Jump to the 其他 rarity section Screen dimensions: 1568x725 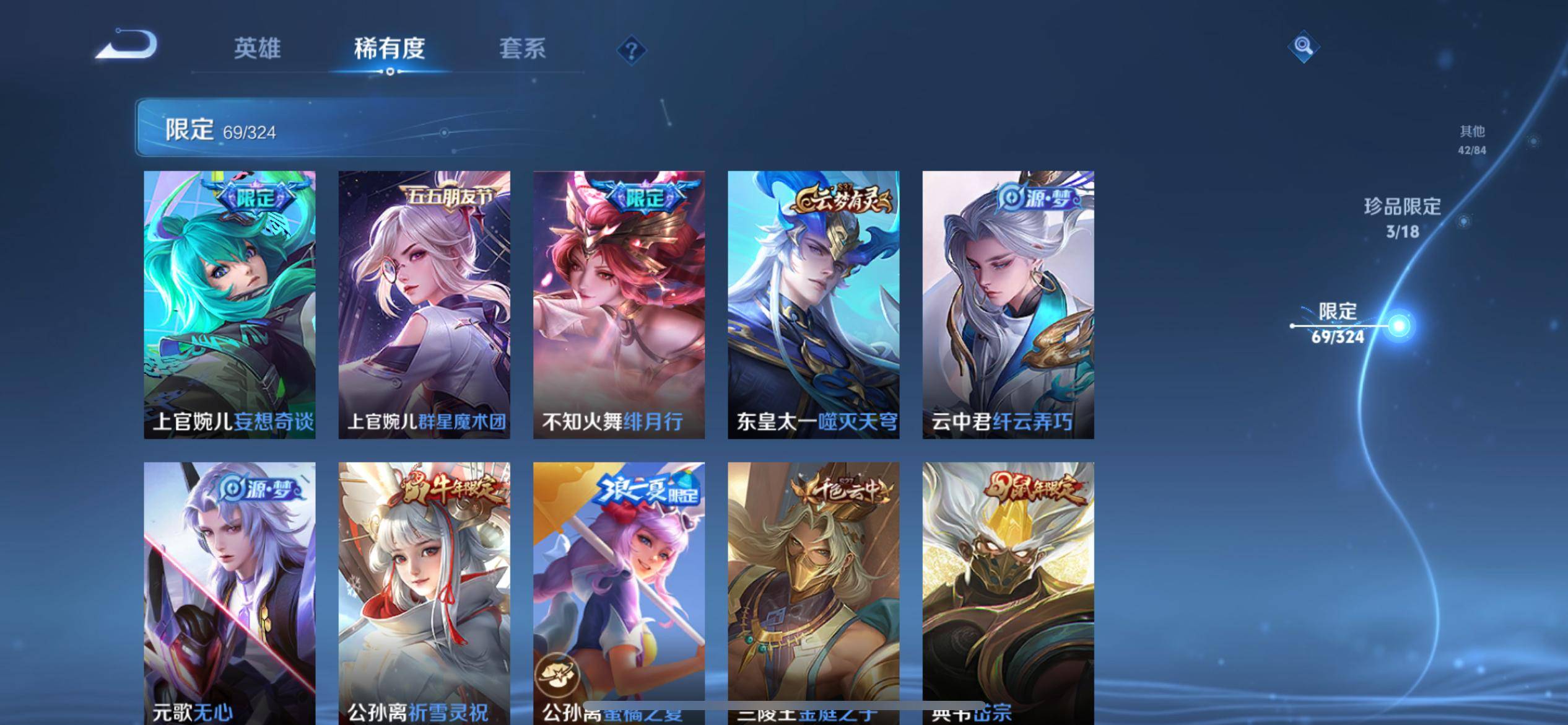pyautogui.click(x=1472, y=139)
